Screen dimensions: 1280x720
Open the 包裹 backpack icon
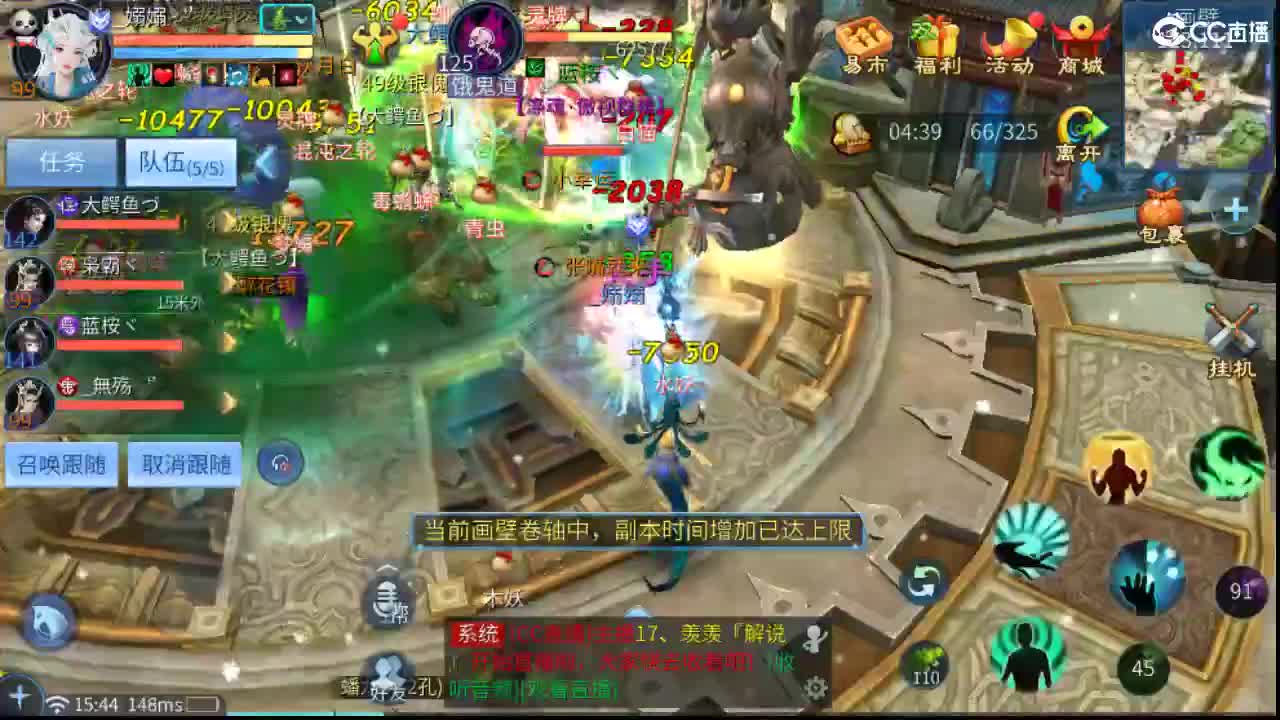click(1160, 212)
